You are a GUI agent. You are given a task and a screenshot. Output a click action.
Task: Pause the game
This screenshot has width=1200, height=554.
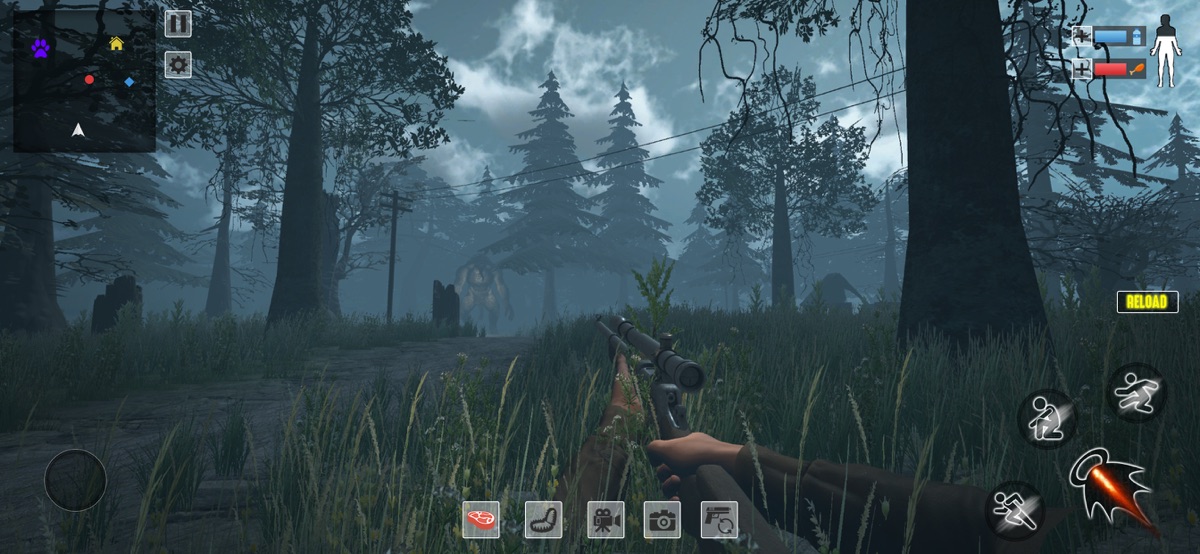178,23
